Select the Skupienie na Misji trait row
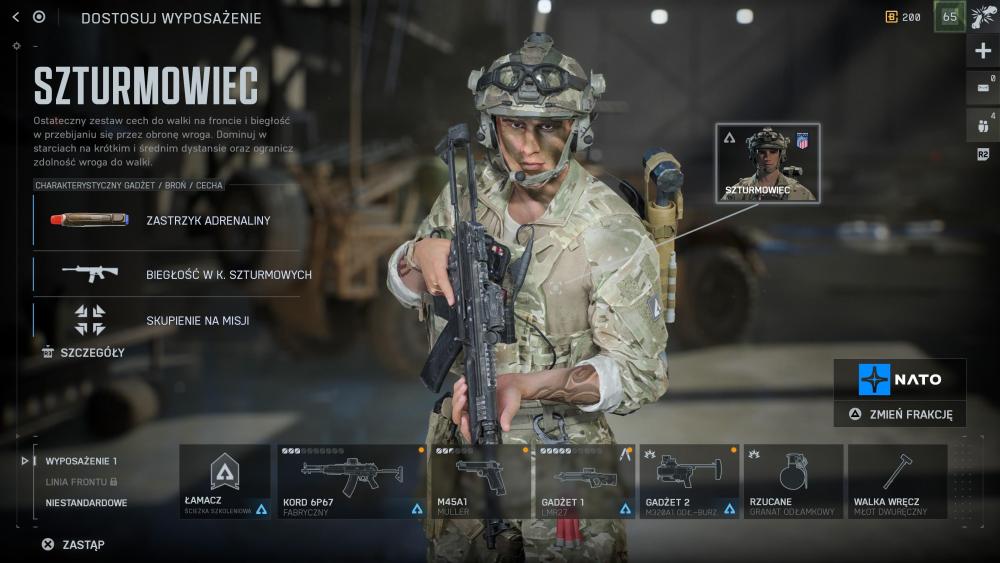Image resolution: width=1000 pixels, height=563 pixels. 167,320
